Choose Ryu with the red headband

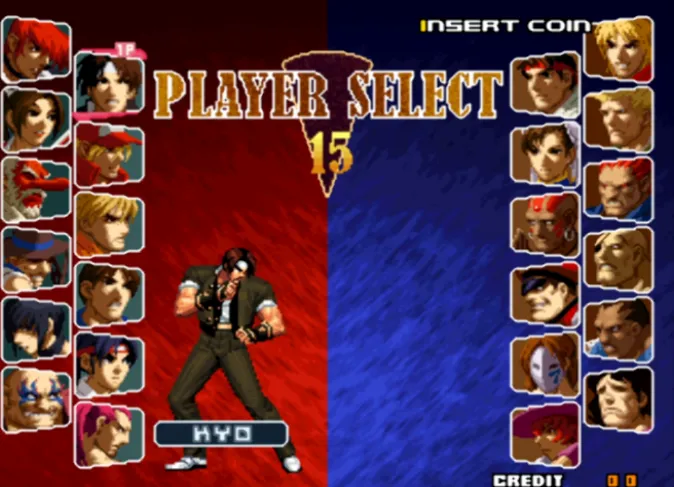[545, 84]
